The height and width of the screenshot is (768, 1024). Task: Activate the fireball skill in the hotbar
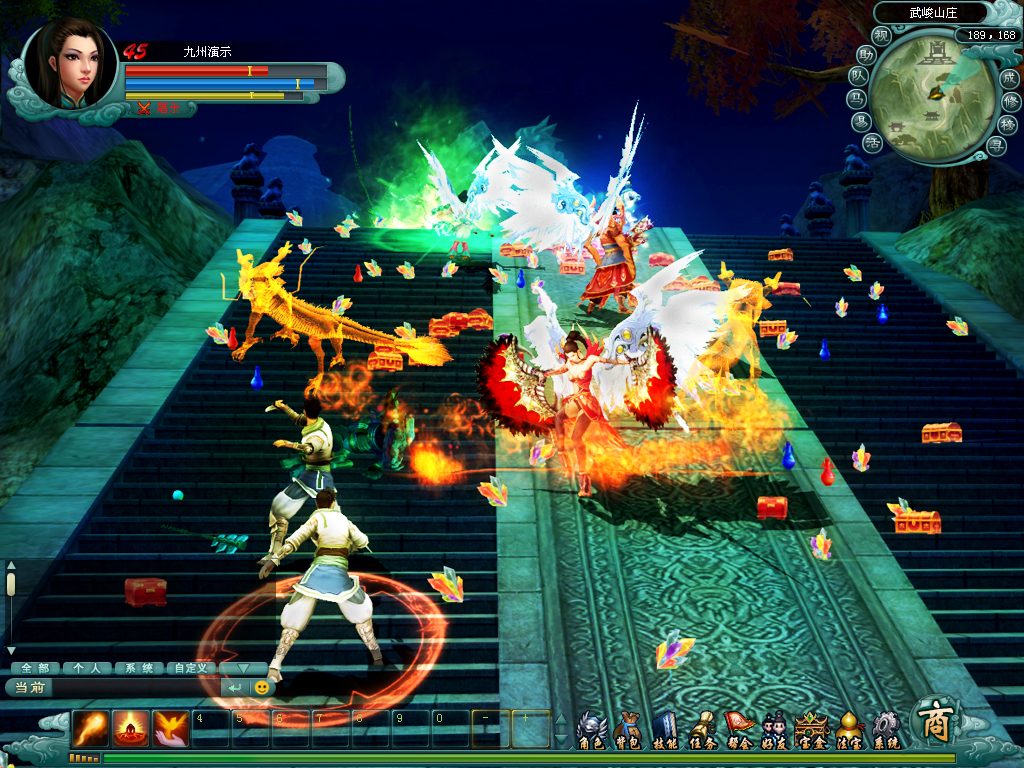point(90,729)
